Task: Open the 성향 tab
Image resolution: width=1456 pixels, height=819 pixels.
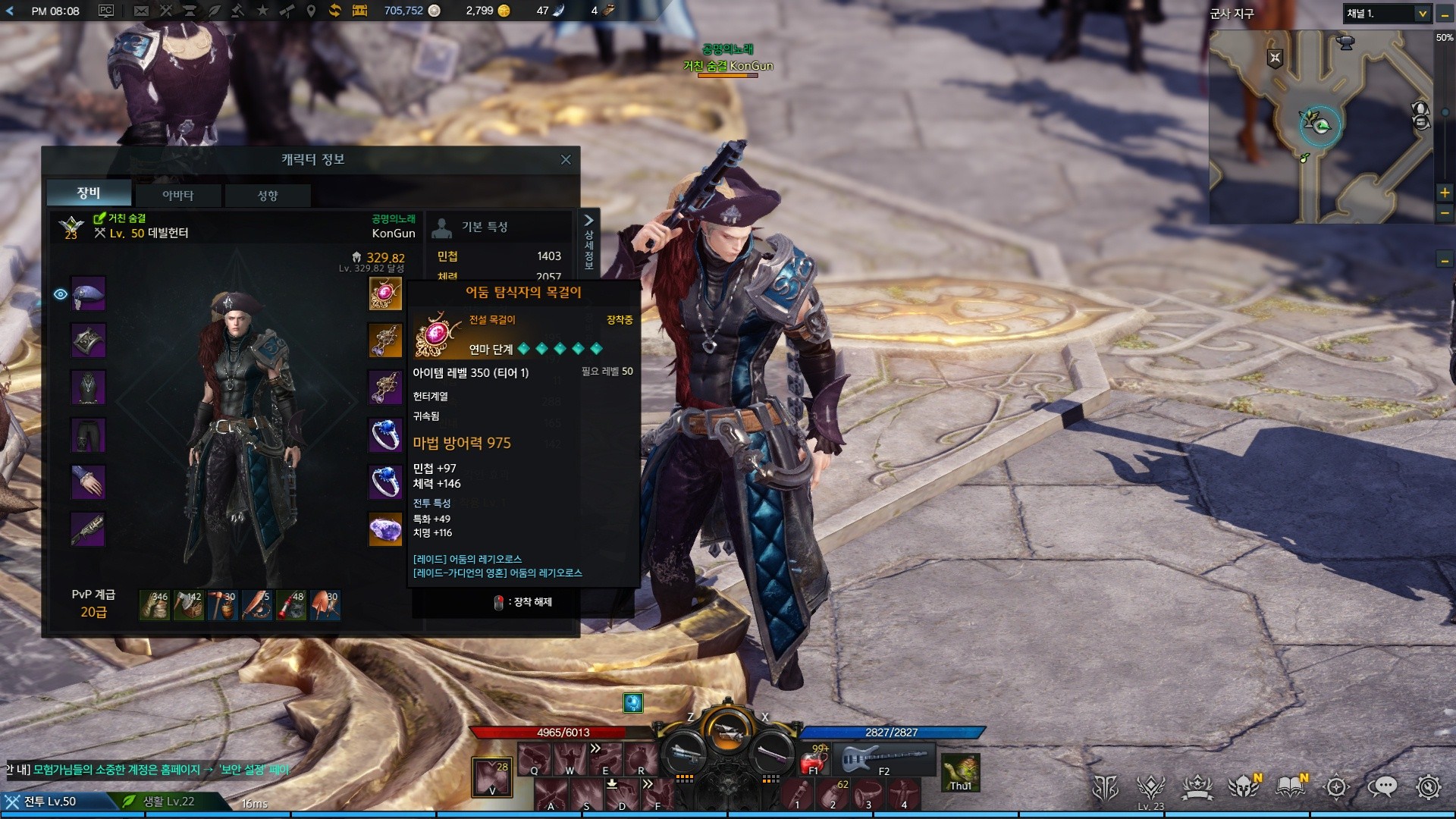Action: coord(268,195)
